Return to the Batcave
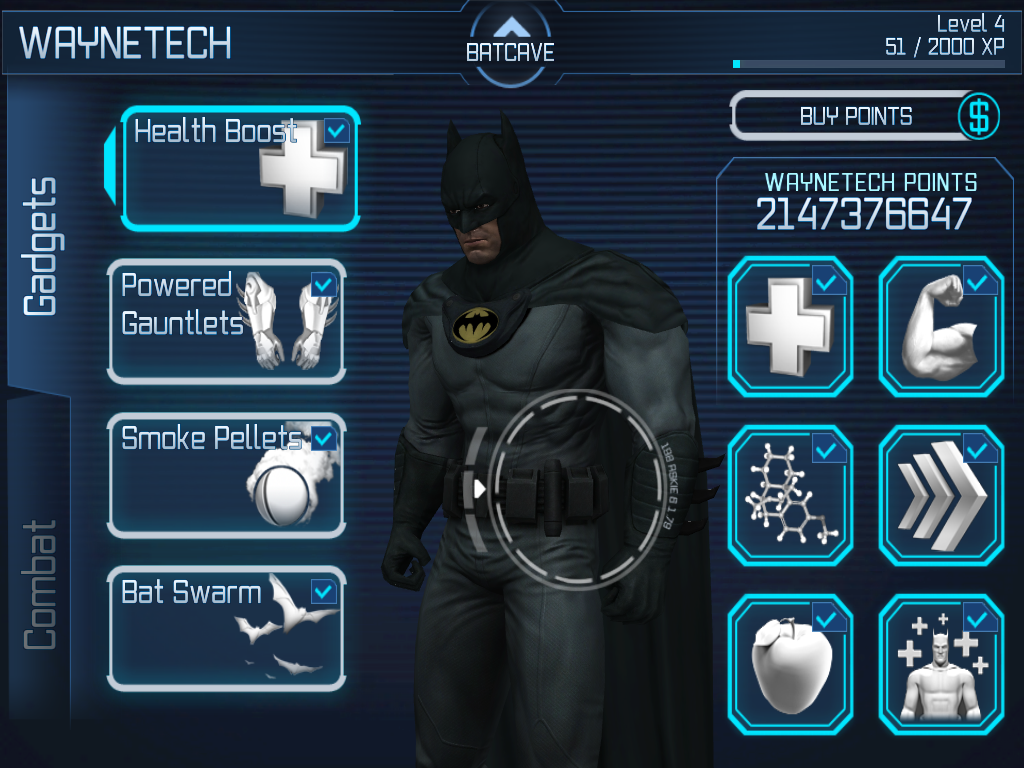 (510, 40)
